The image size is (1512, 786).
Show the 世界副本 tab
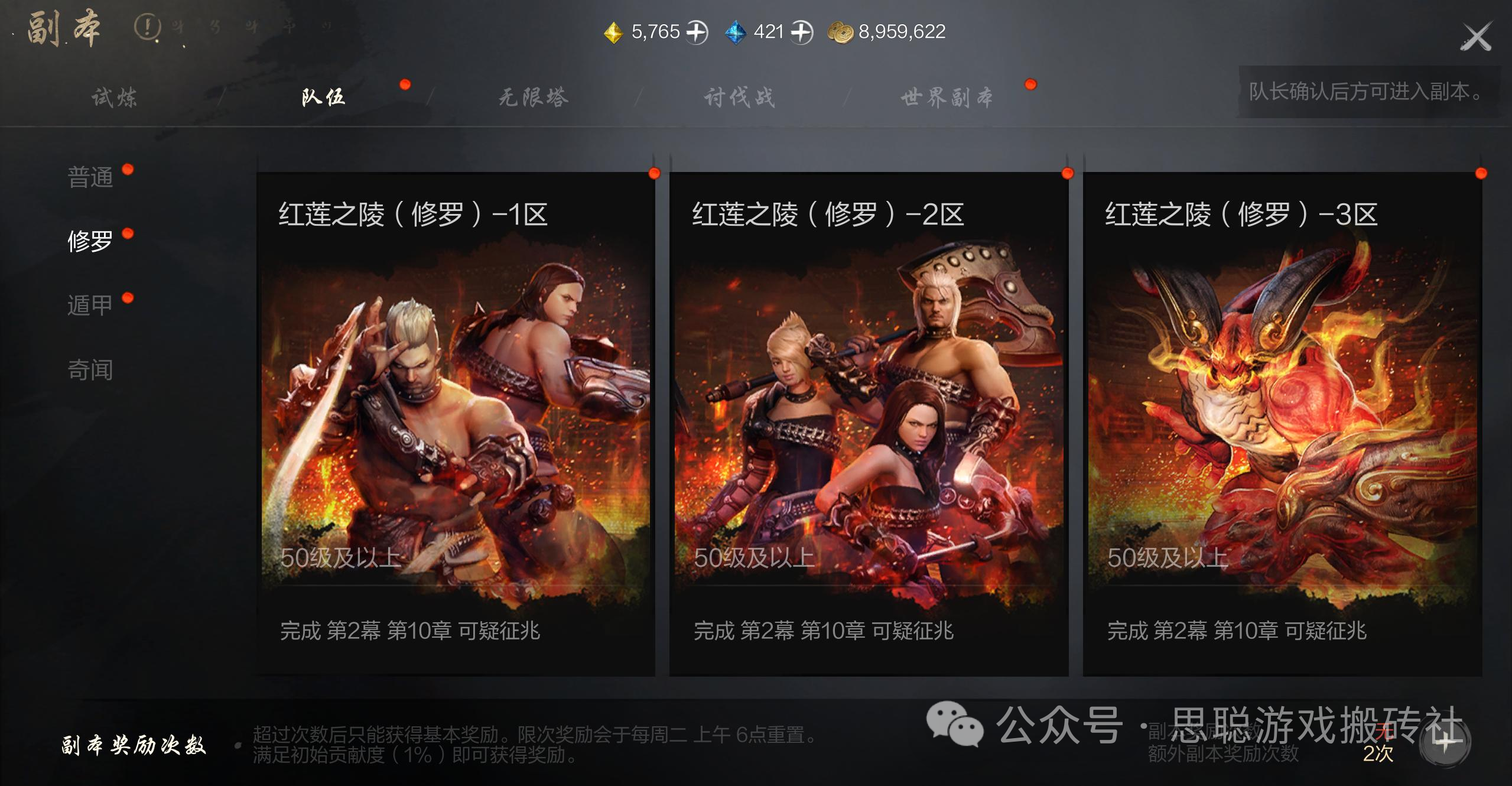point(947,98)
